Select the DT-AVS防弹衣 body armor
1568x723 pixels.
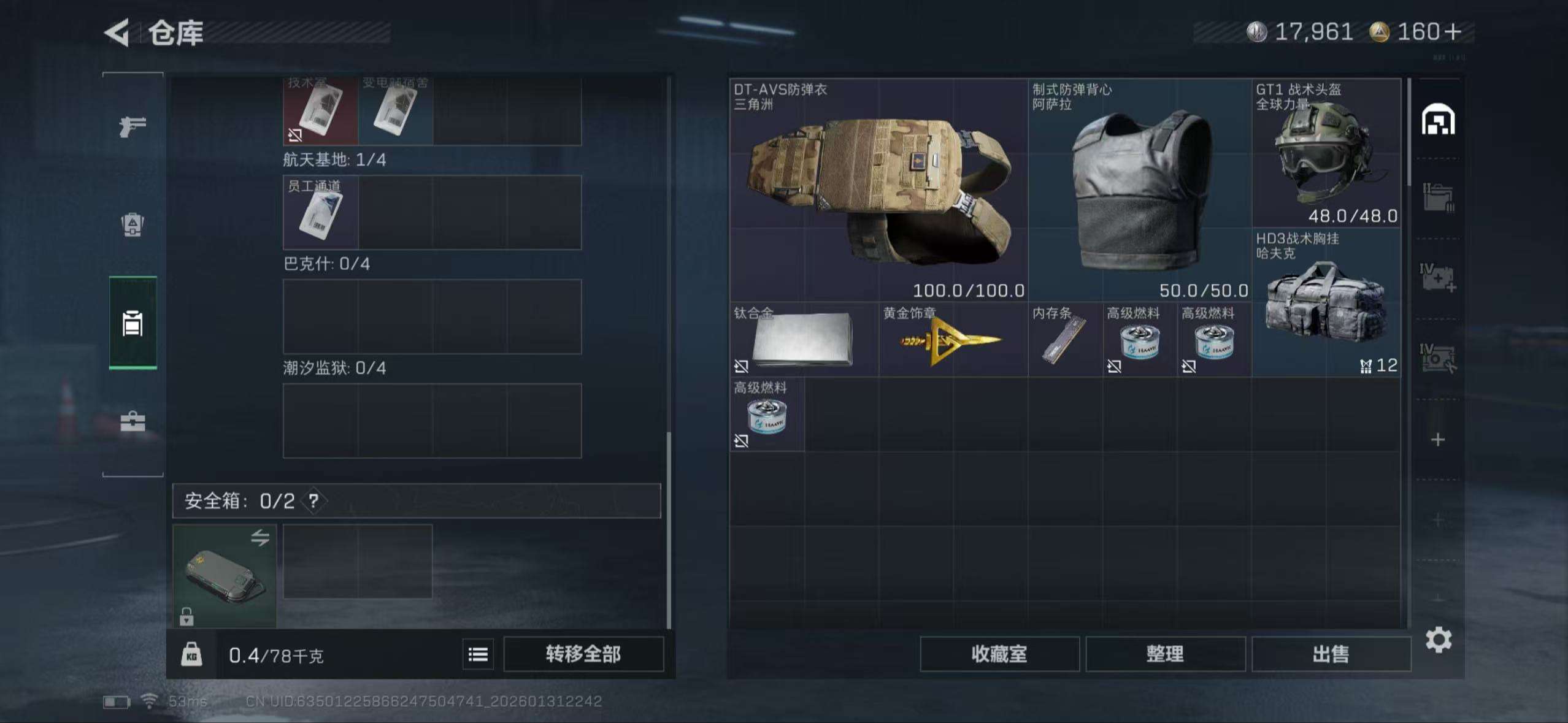pos(878,190)
